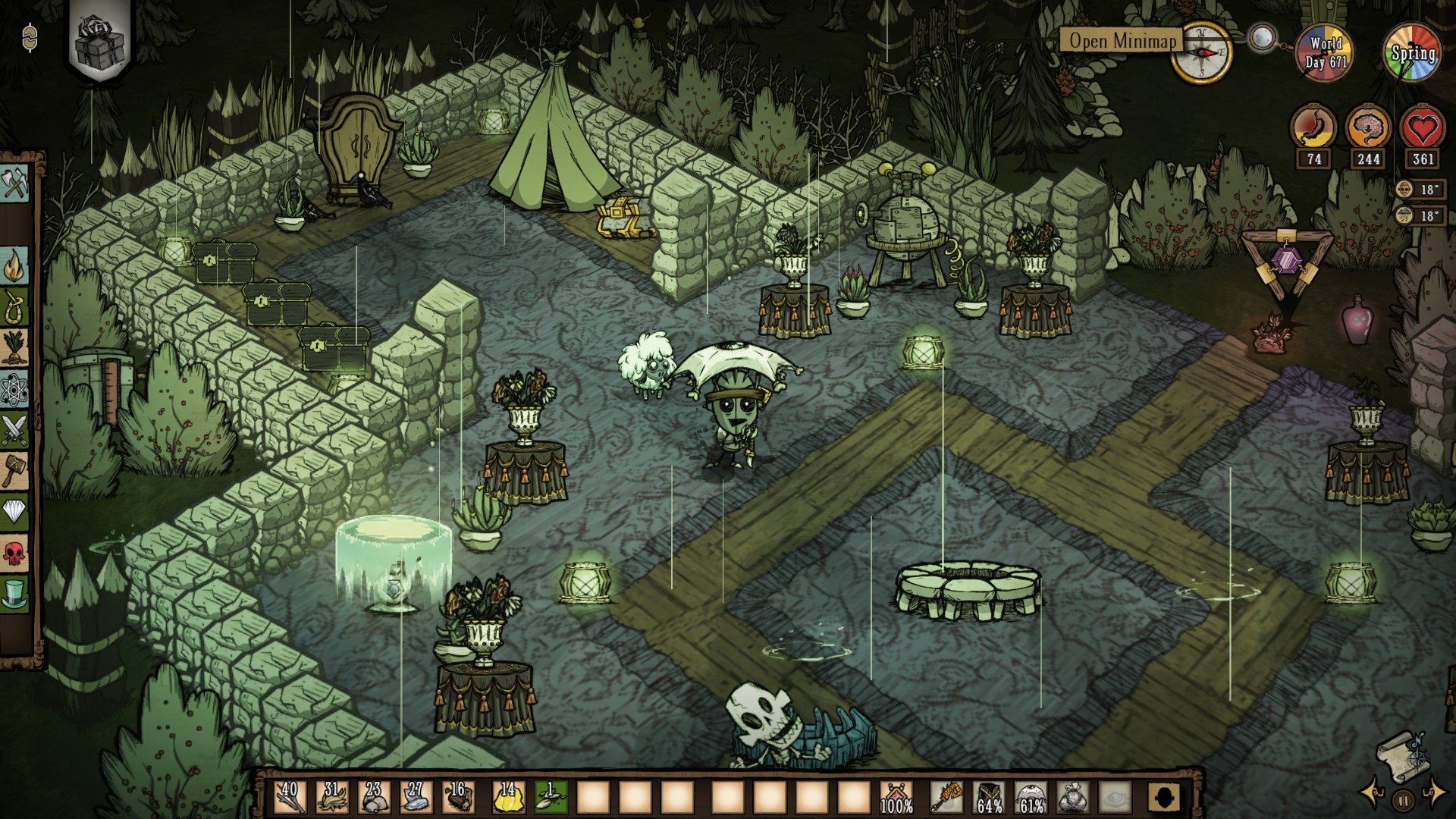Rotate the camera with the left arrow
This screenshot has width=1456, height=819.
(1373, 793)
